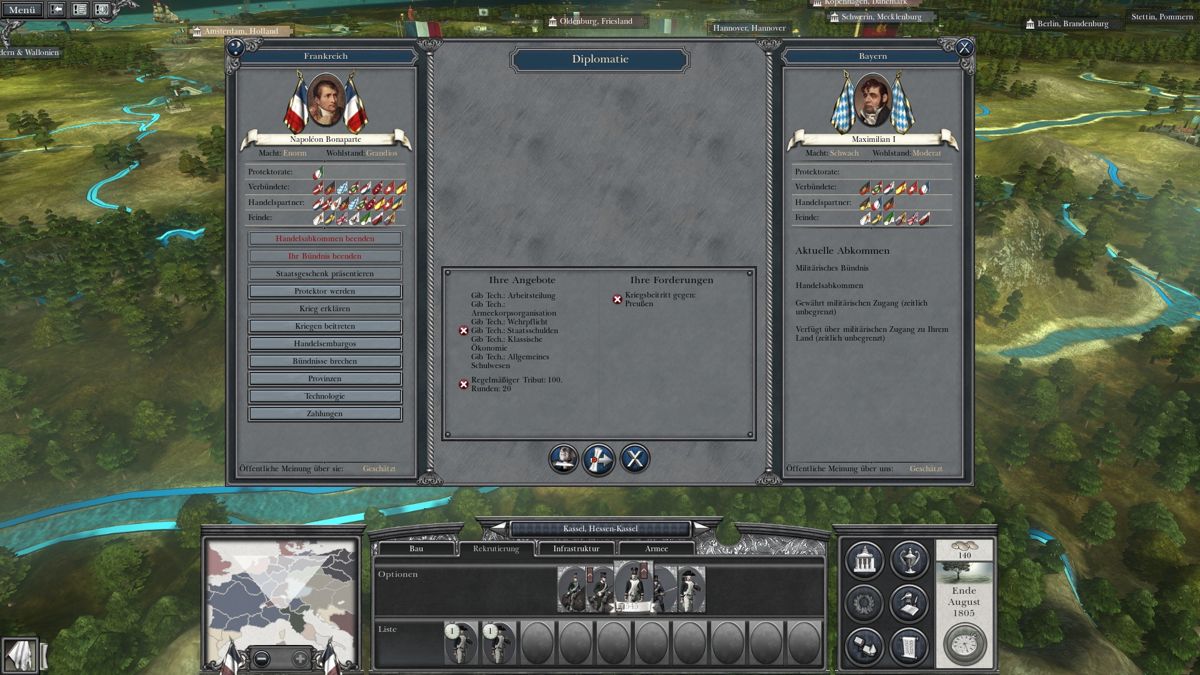End turn with the pocket watch button
The image size is (1200, 675).
[x=964, y=645]
